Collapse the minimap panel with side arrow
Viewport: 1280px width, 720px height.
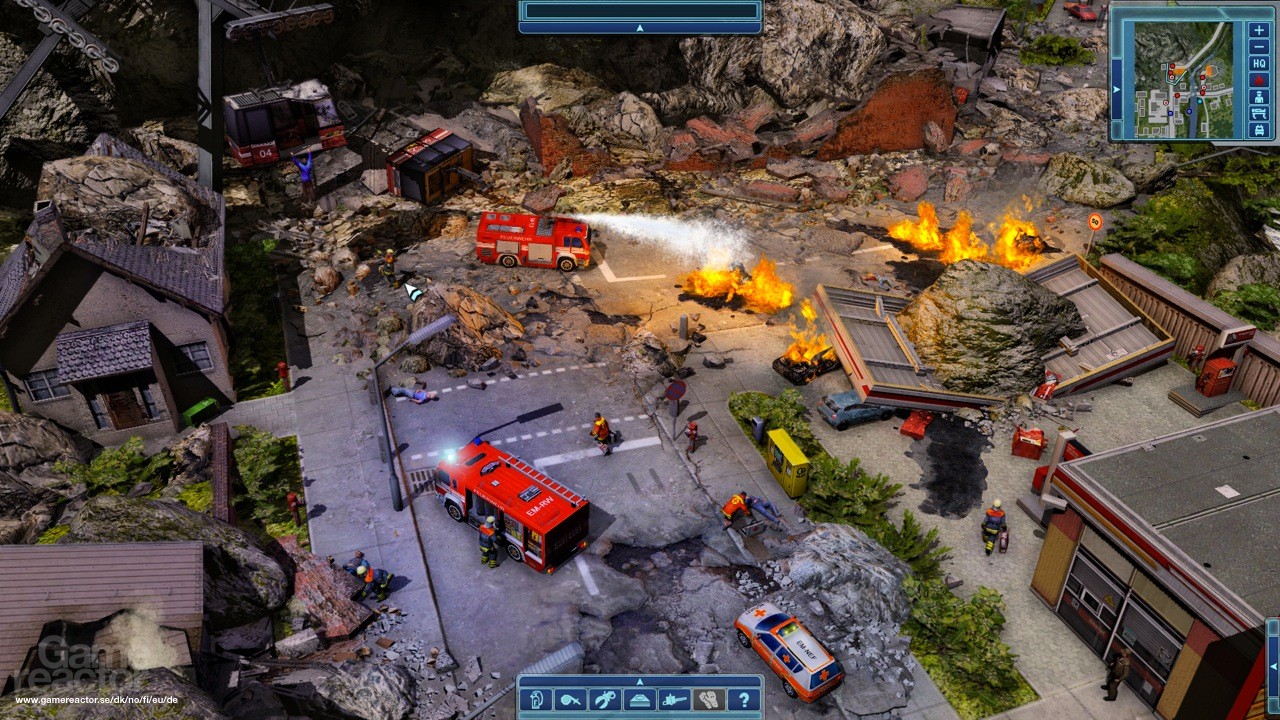[1117, 88]
